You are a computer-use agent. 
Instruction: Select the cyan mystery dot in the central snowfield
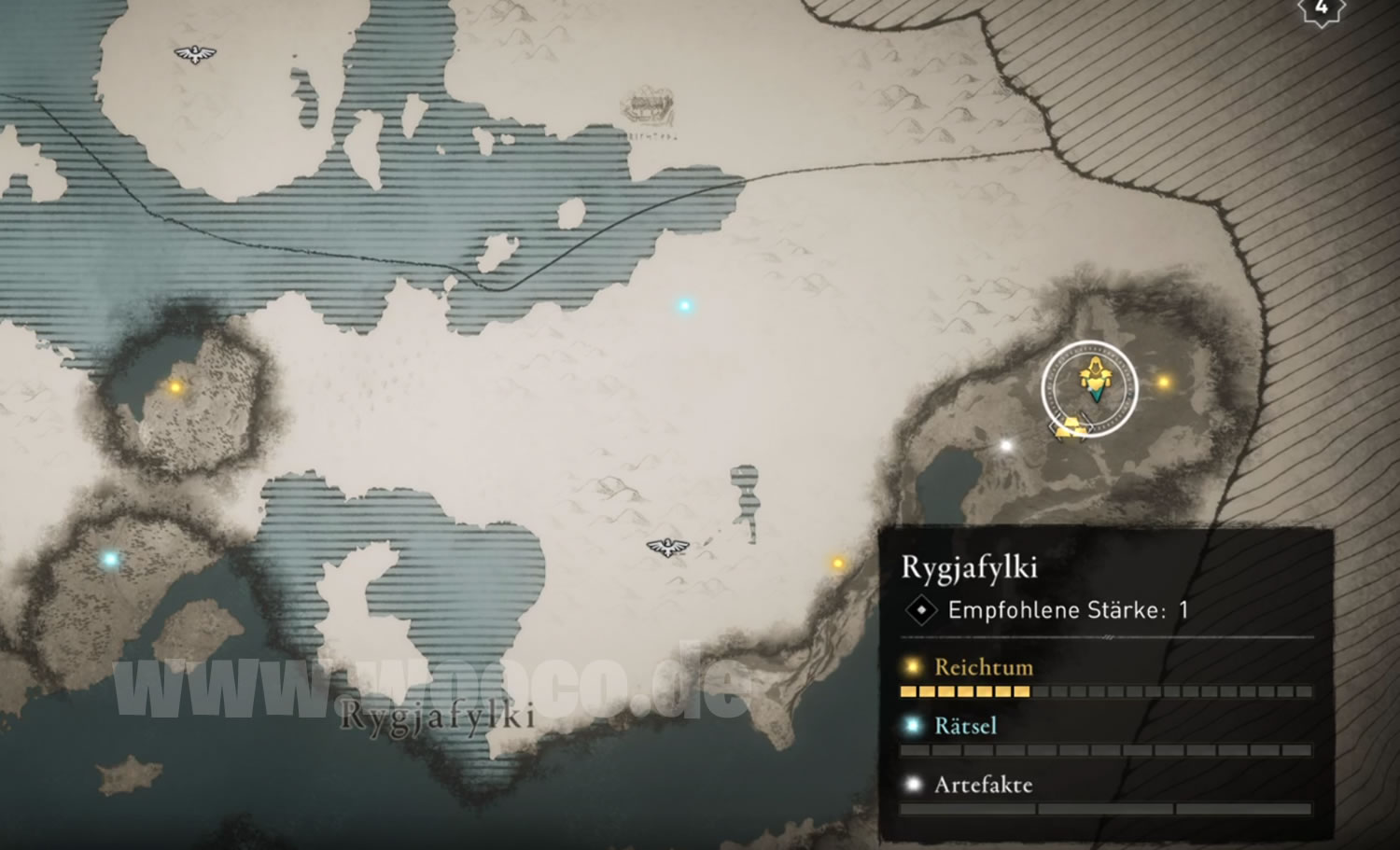tap(685, 305)
